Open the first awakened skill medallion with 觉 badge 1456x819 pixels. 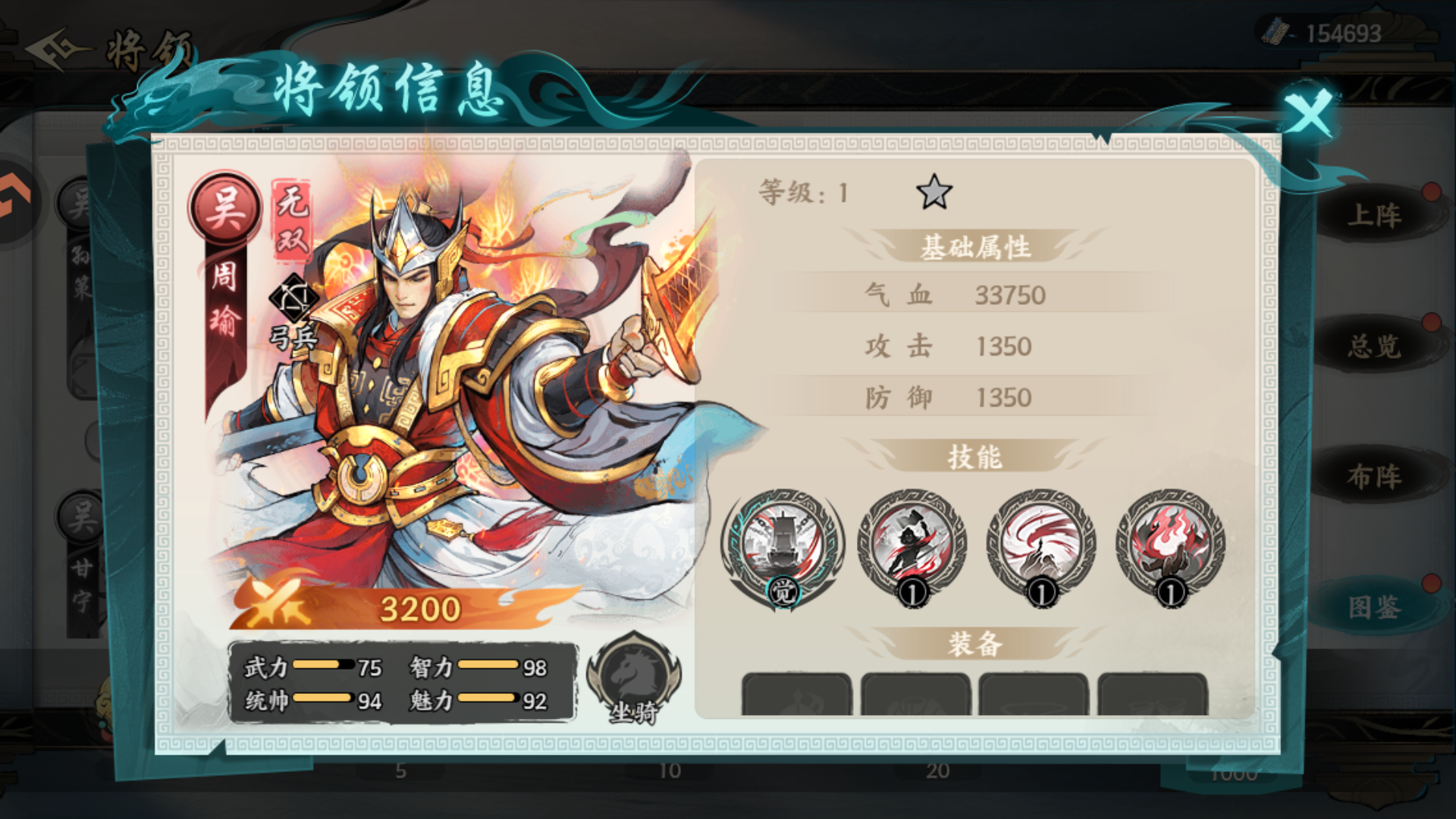click(x=781, y=542)
